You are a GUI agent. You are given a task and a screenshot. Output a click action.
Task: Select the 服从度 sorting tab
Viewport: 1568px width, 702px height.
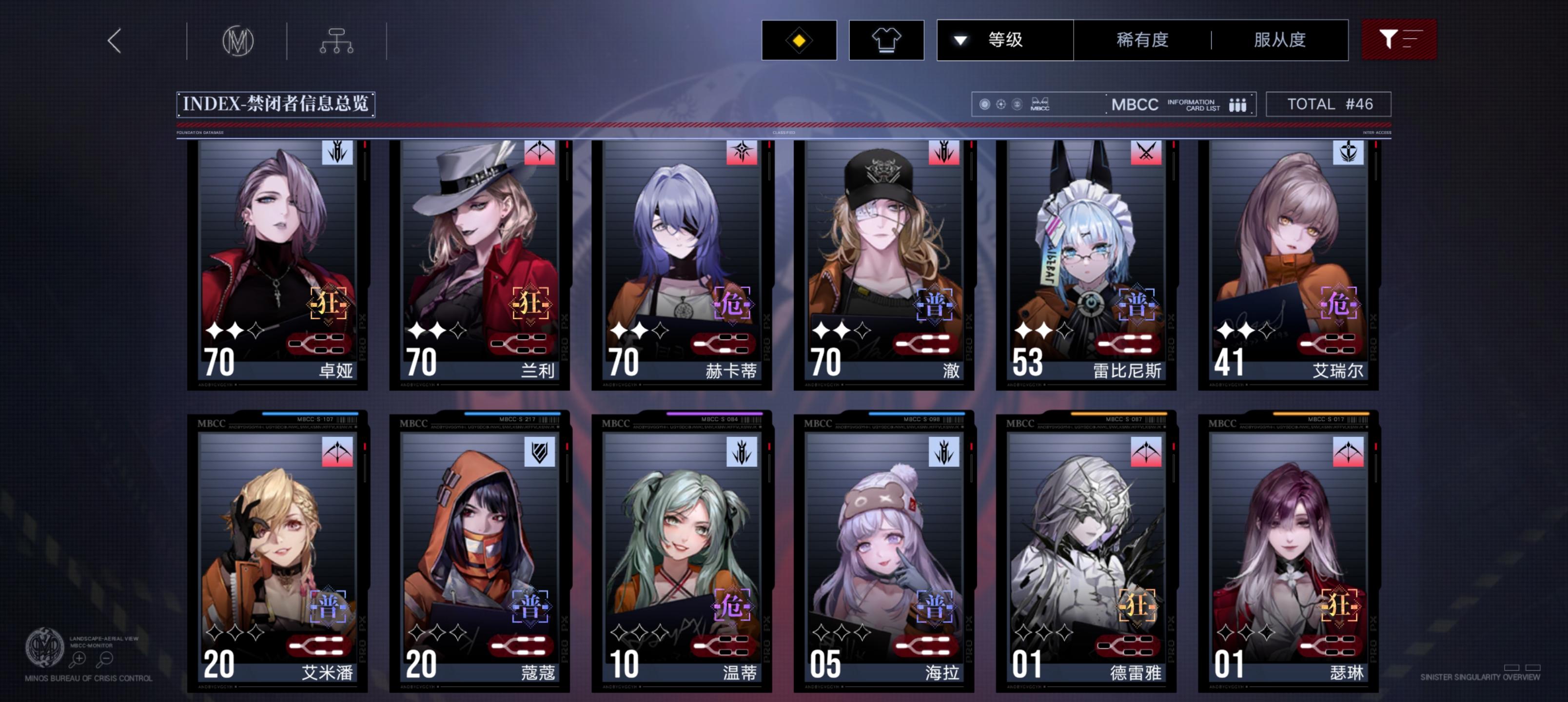(1281, 39)
